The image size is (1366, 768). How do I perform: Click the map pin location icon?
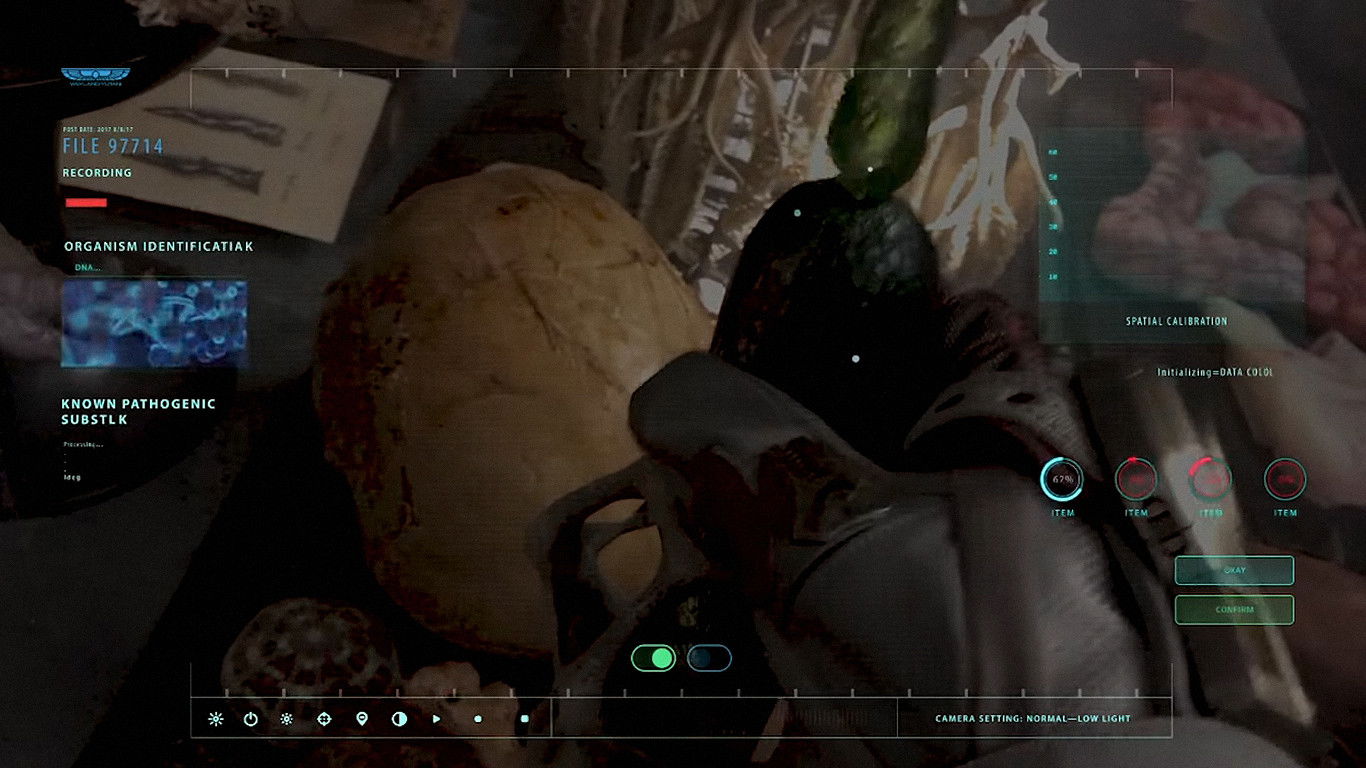[361, 719]
